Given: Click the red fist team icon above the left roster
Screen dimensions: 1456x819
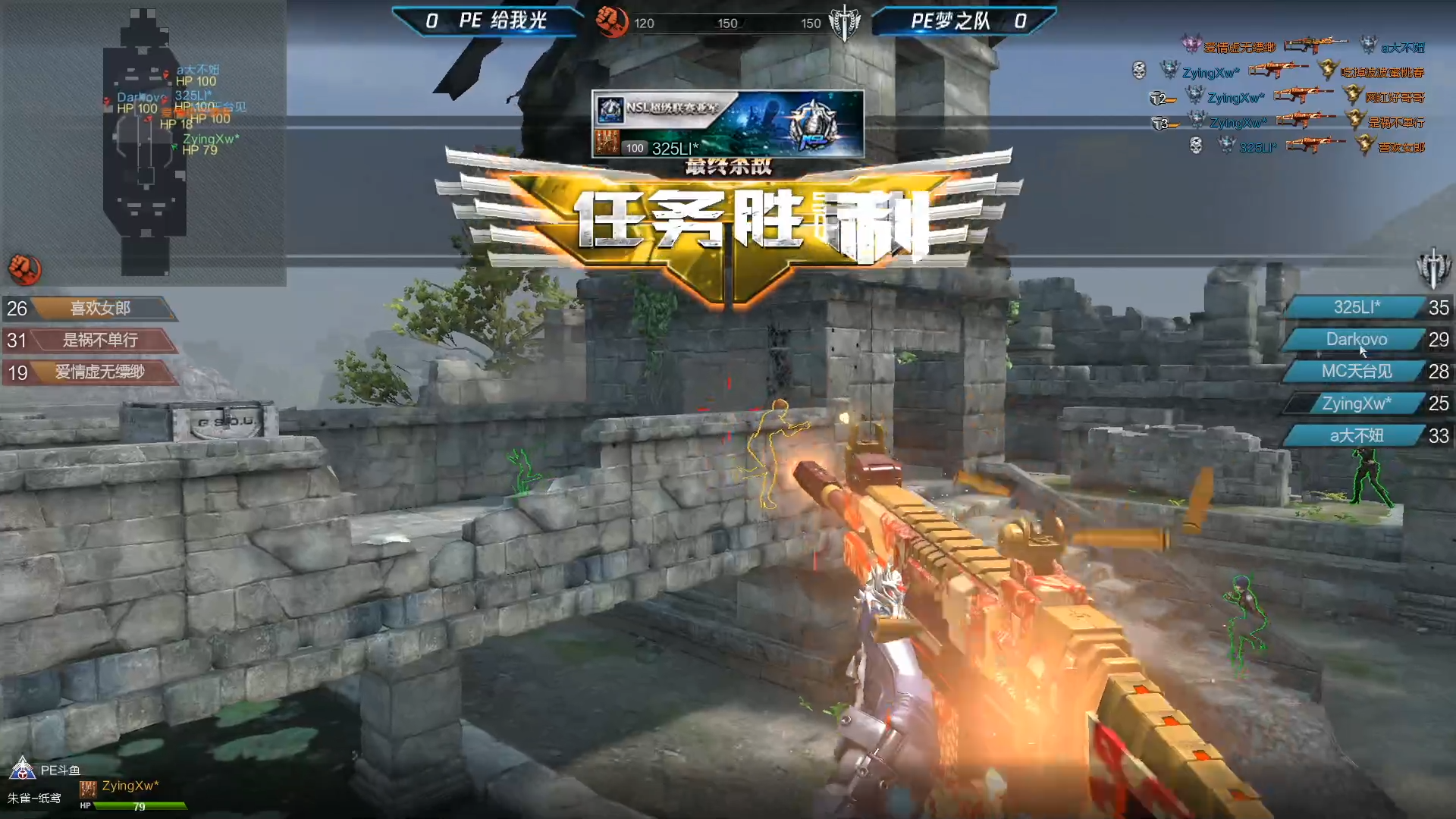Looking at the screenshot, I should (x=24, y=269).
